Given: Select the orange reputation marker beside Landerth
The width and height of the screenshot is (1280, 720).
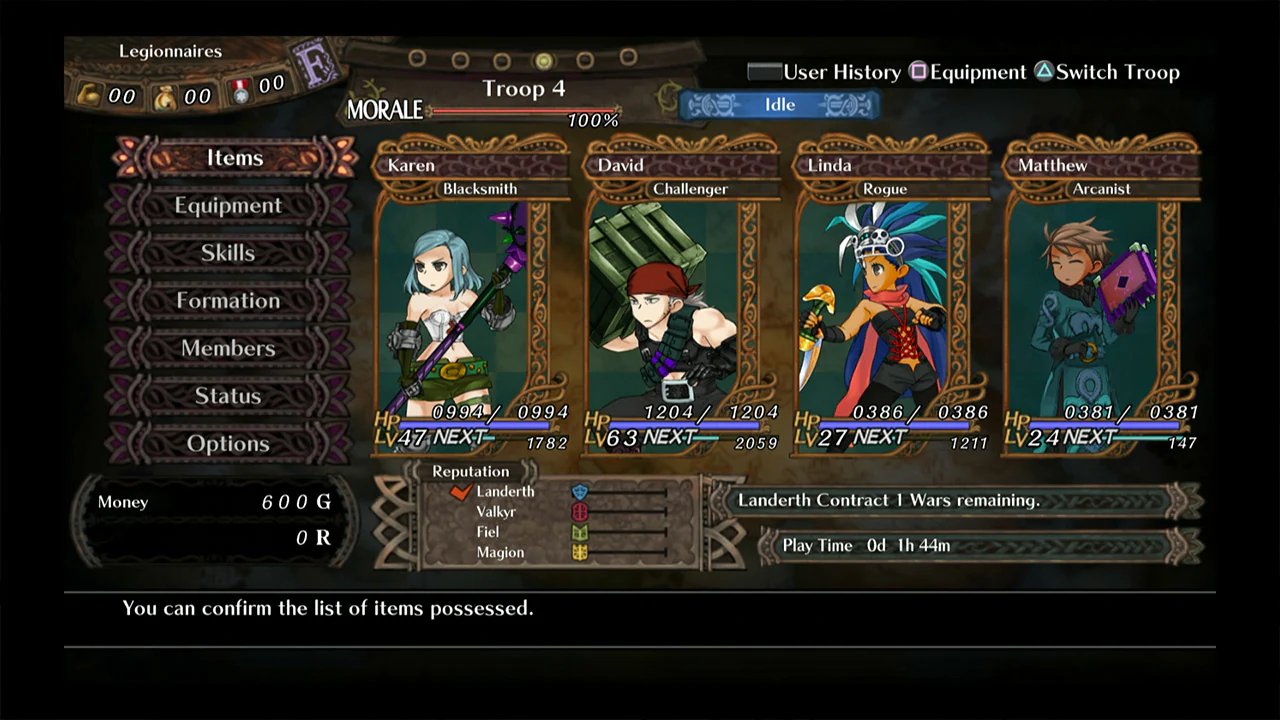Looking at the screenshot, I should 460,491.
